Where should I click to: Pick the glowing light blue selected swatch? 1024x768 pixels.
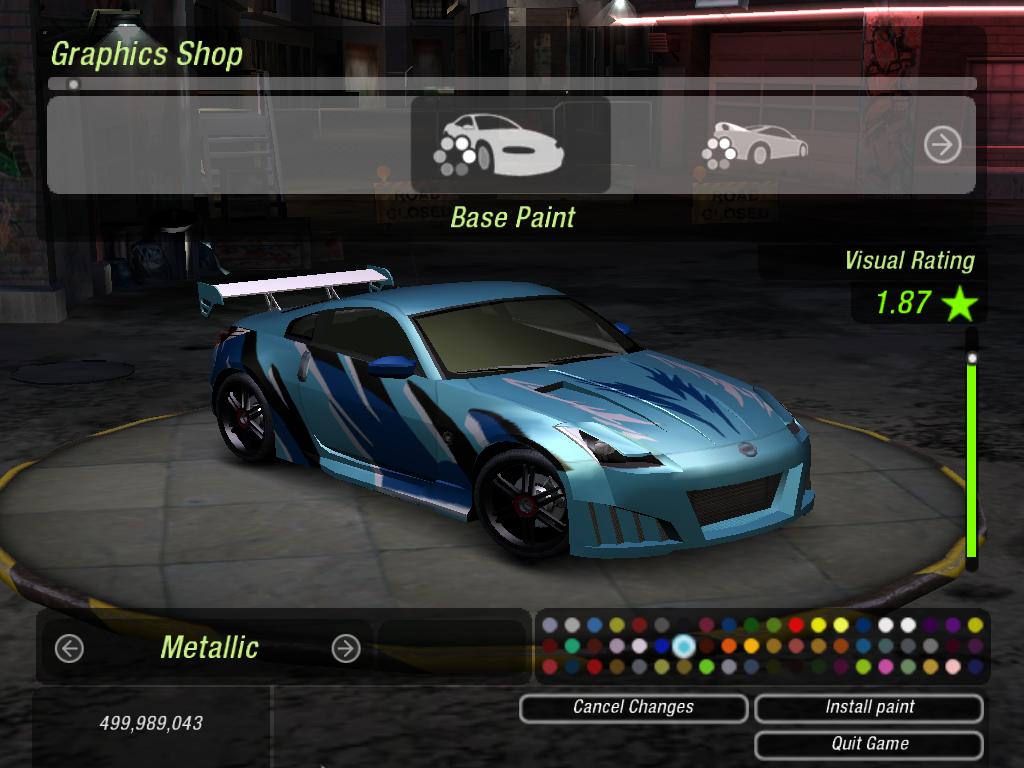tap(684, 646)
